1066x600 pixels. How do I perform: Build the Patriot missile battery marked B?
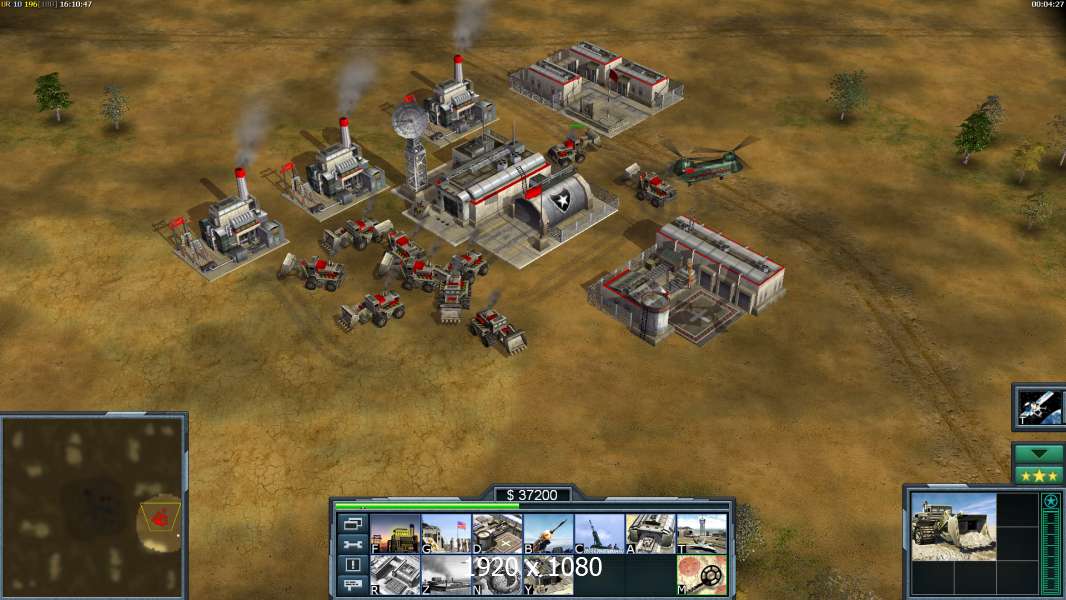click(x=548, y=534)
